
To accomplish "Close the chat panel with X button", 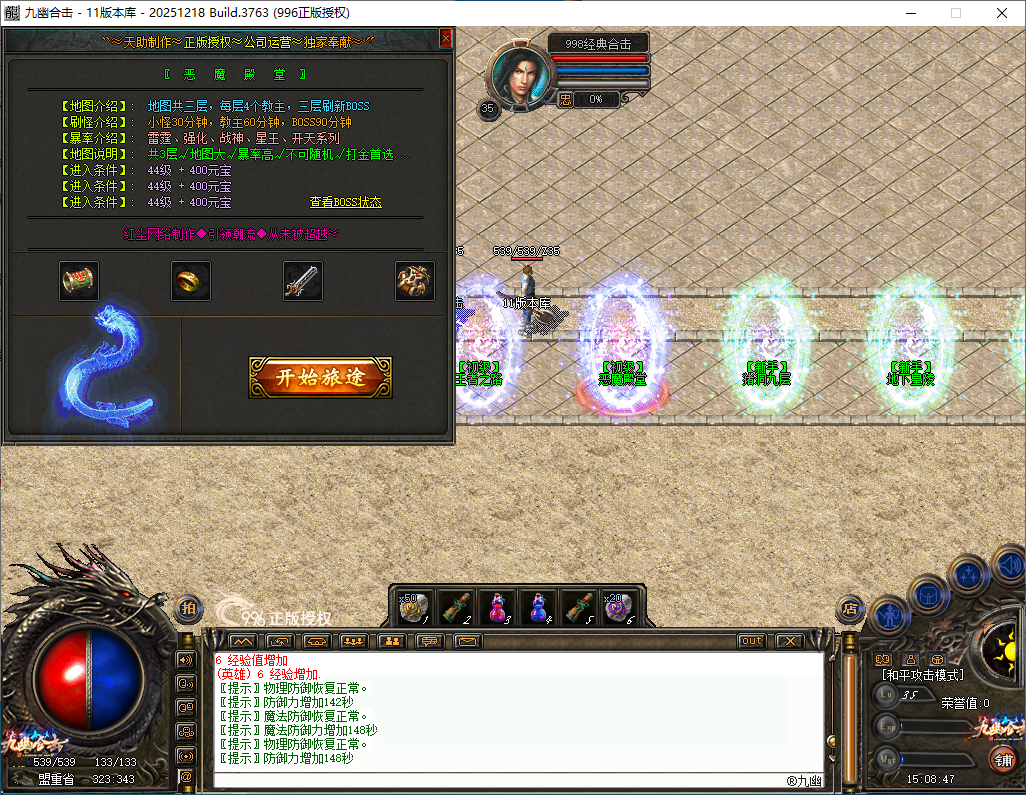I will pyautogui.click(x=789, y=641).
